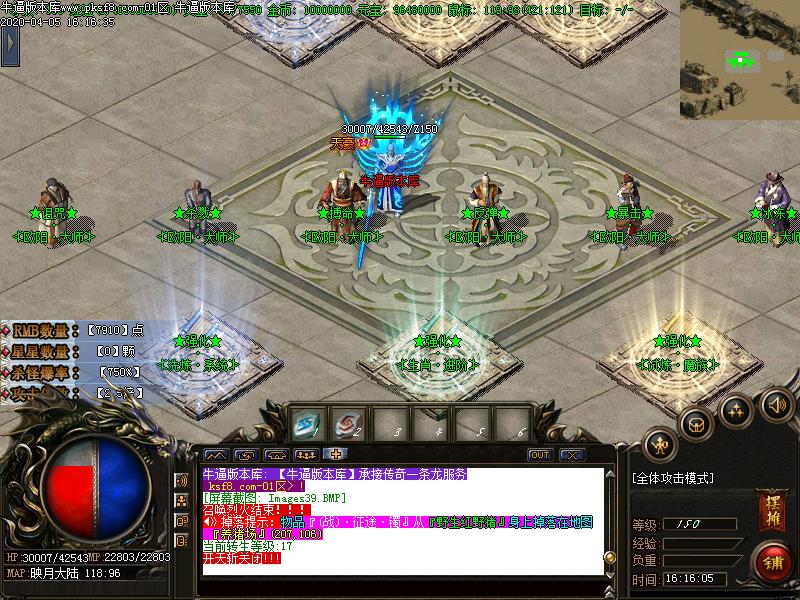This screenshot has height=600, width=800.
Task: Open the round red 铺 shop button
Action: [x=772, y=560]
